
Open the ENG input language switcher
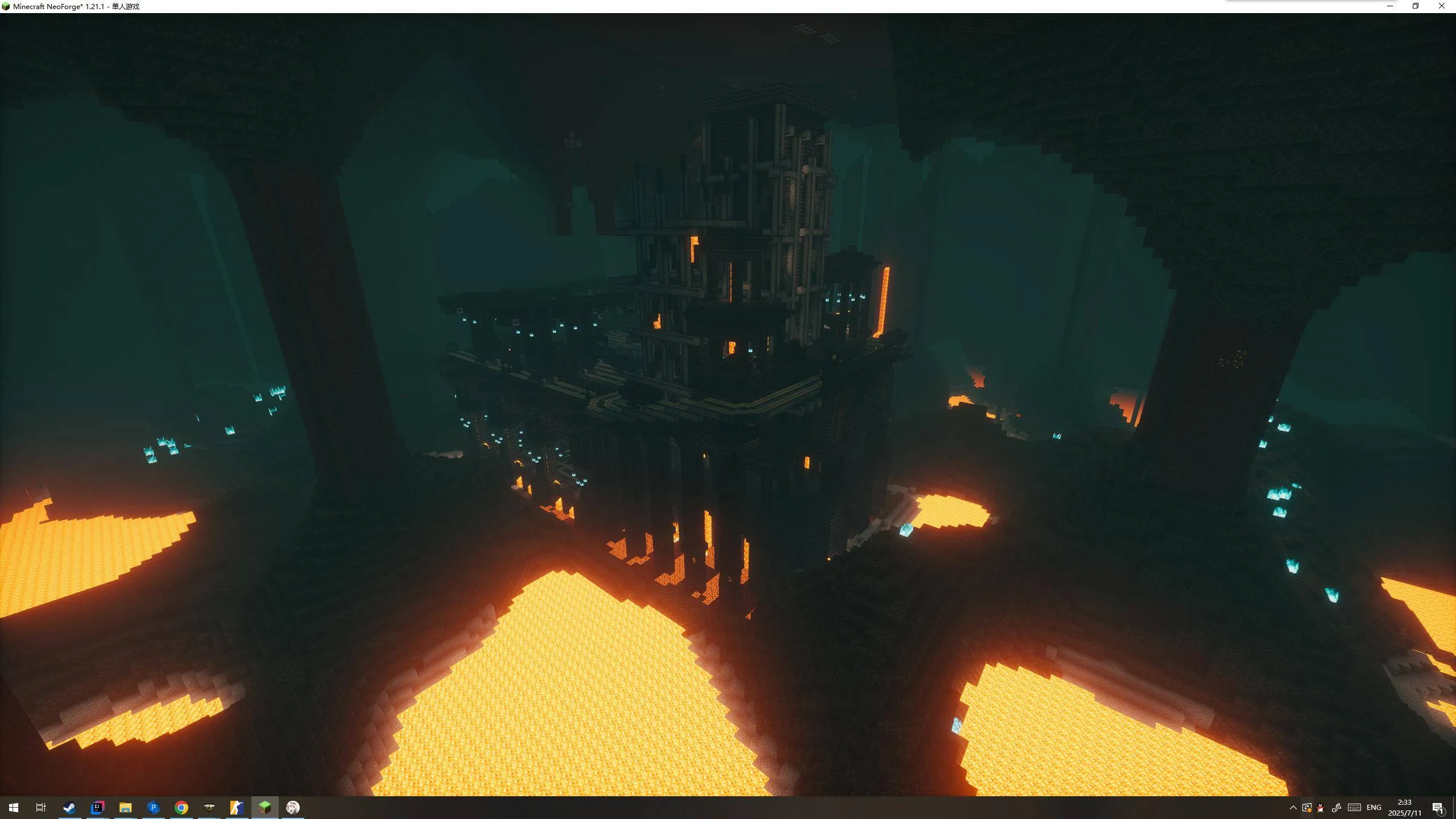point(1374,807)
